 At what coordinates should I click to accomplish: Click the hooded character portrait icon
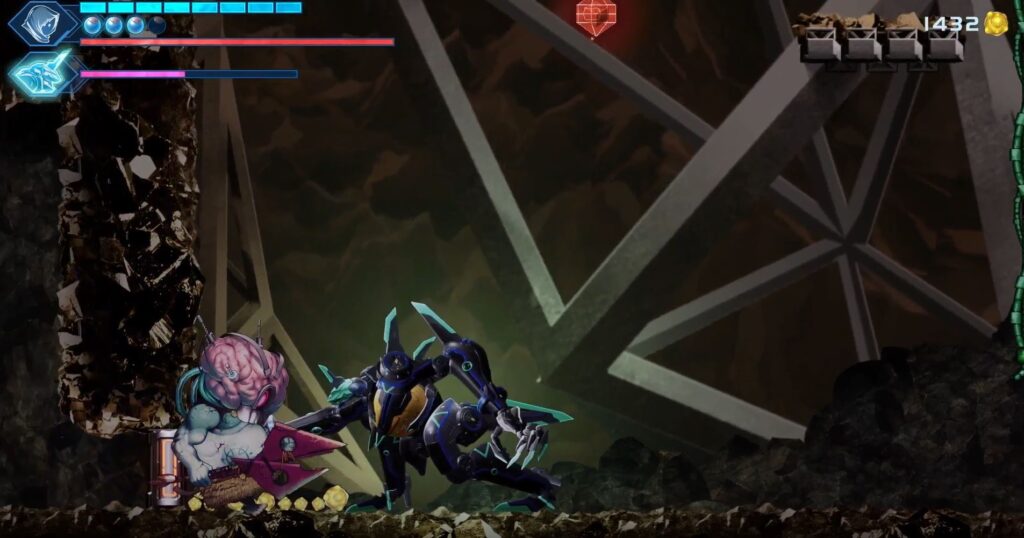click(42, 22)
